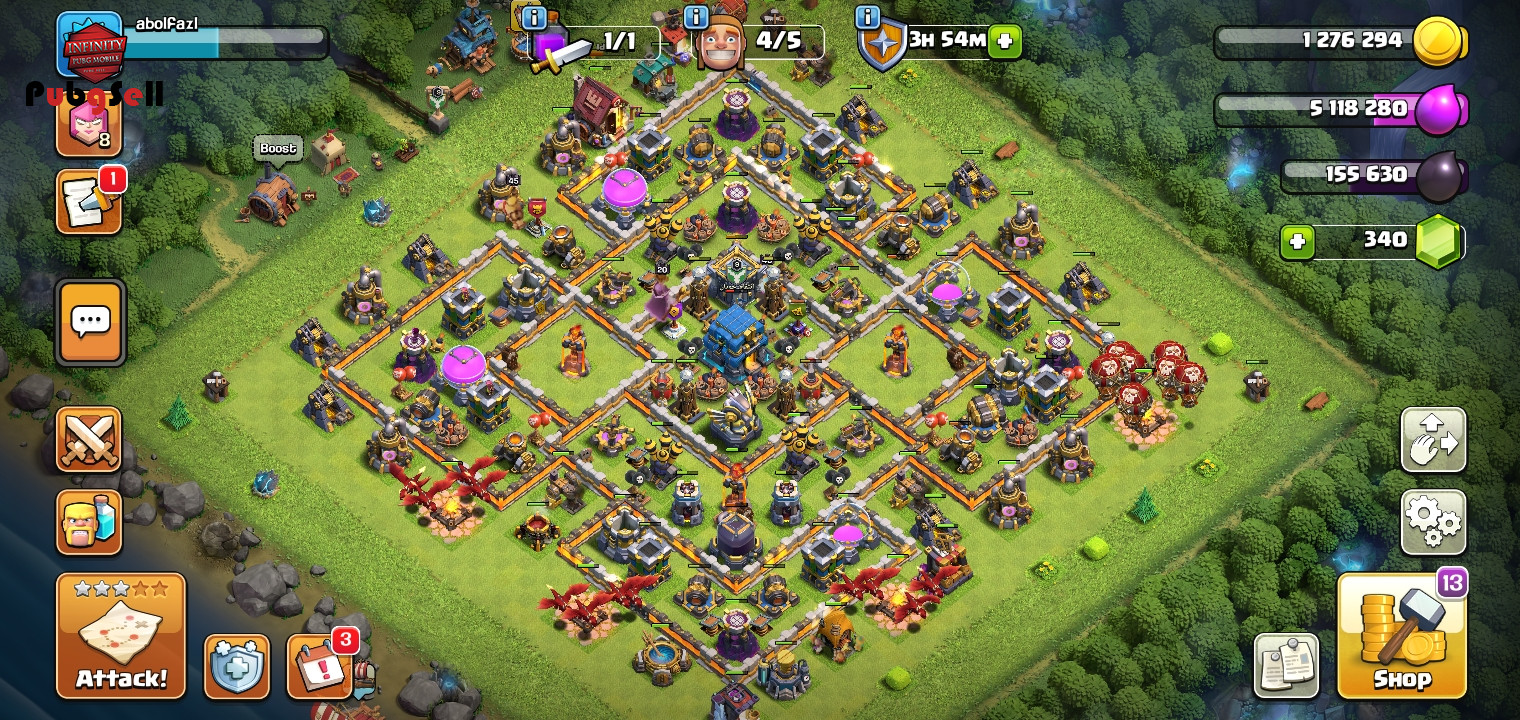Show info for the 1/1 sword counter
This screenshot has height=720, width=1520.
pos(534,17)
